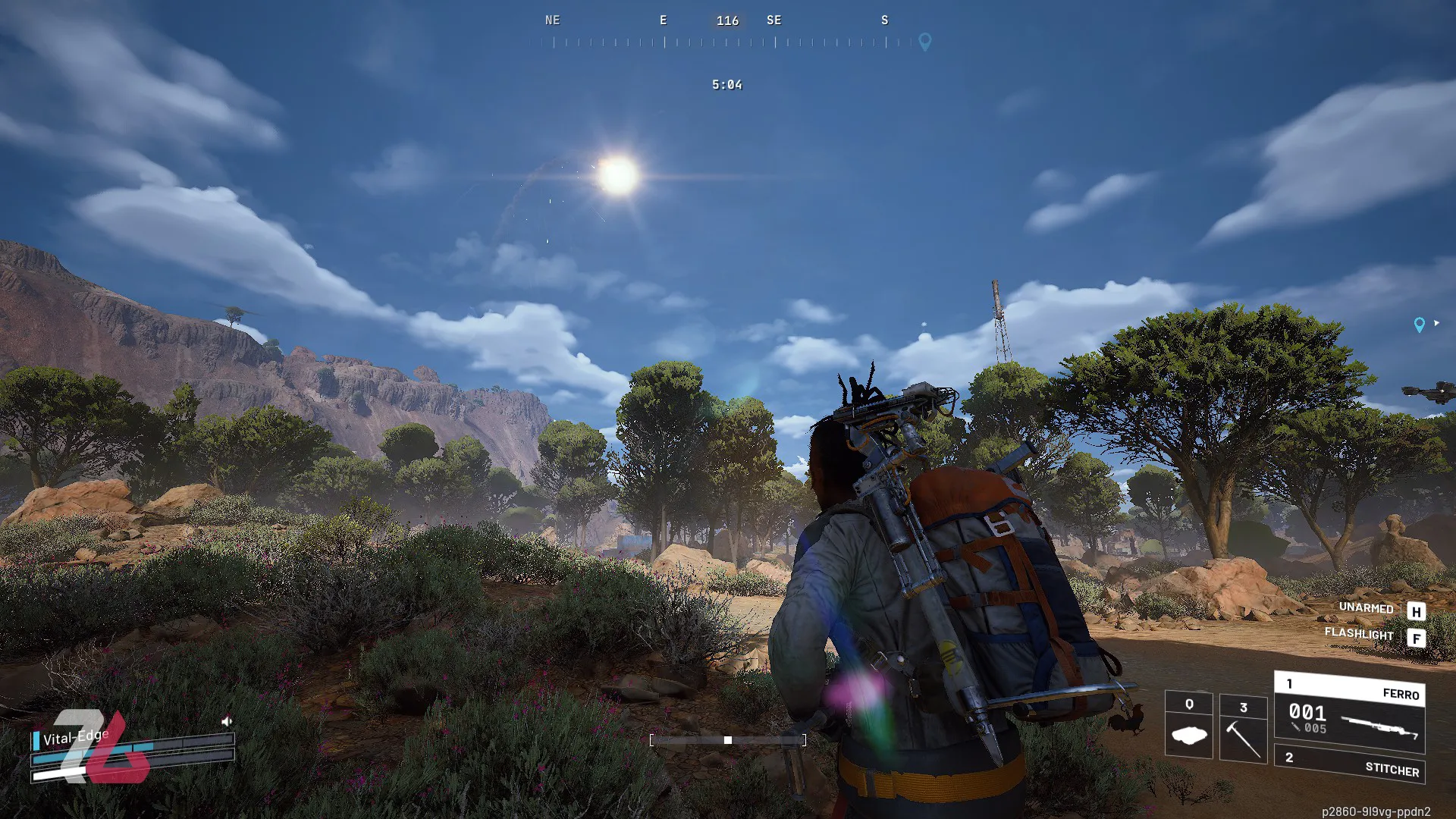The image size is (1456, 819).
Task: Click the compass heading bar
Action: pos(726,42)
